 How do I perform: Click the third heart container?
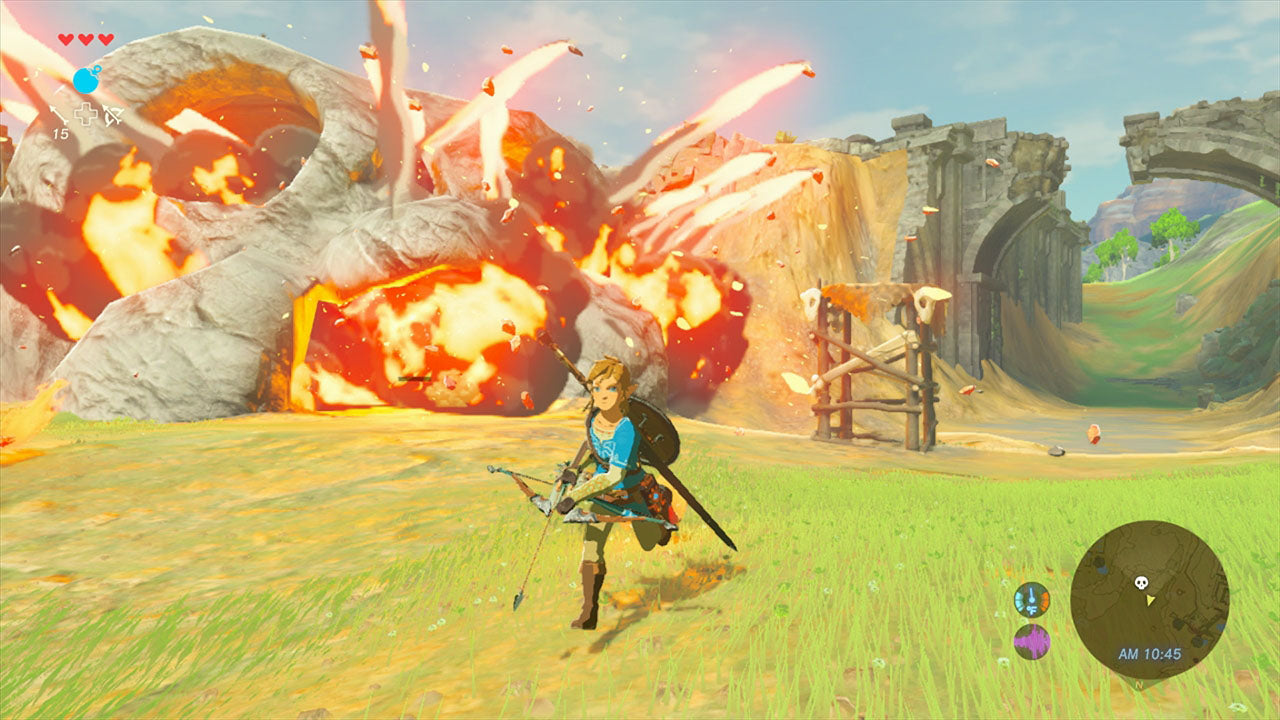click(104, 38)
